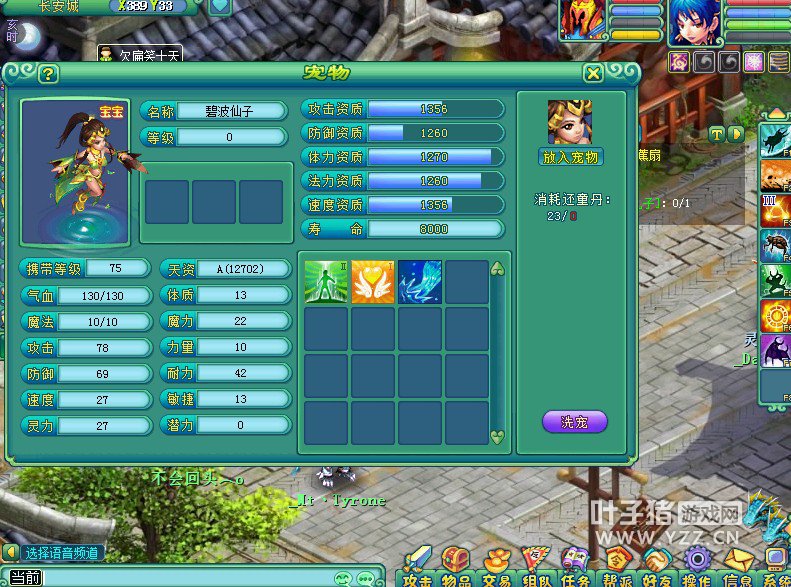Click the blue-haired character portrait
This screenshot has height=587, width=791.
(x=693, y=22)
